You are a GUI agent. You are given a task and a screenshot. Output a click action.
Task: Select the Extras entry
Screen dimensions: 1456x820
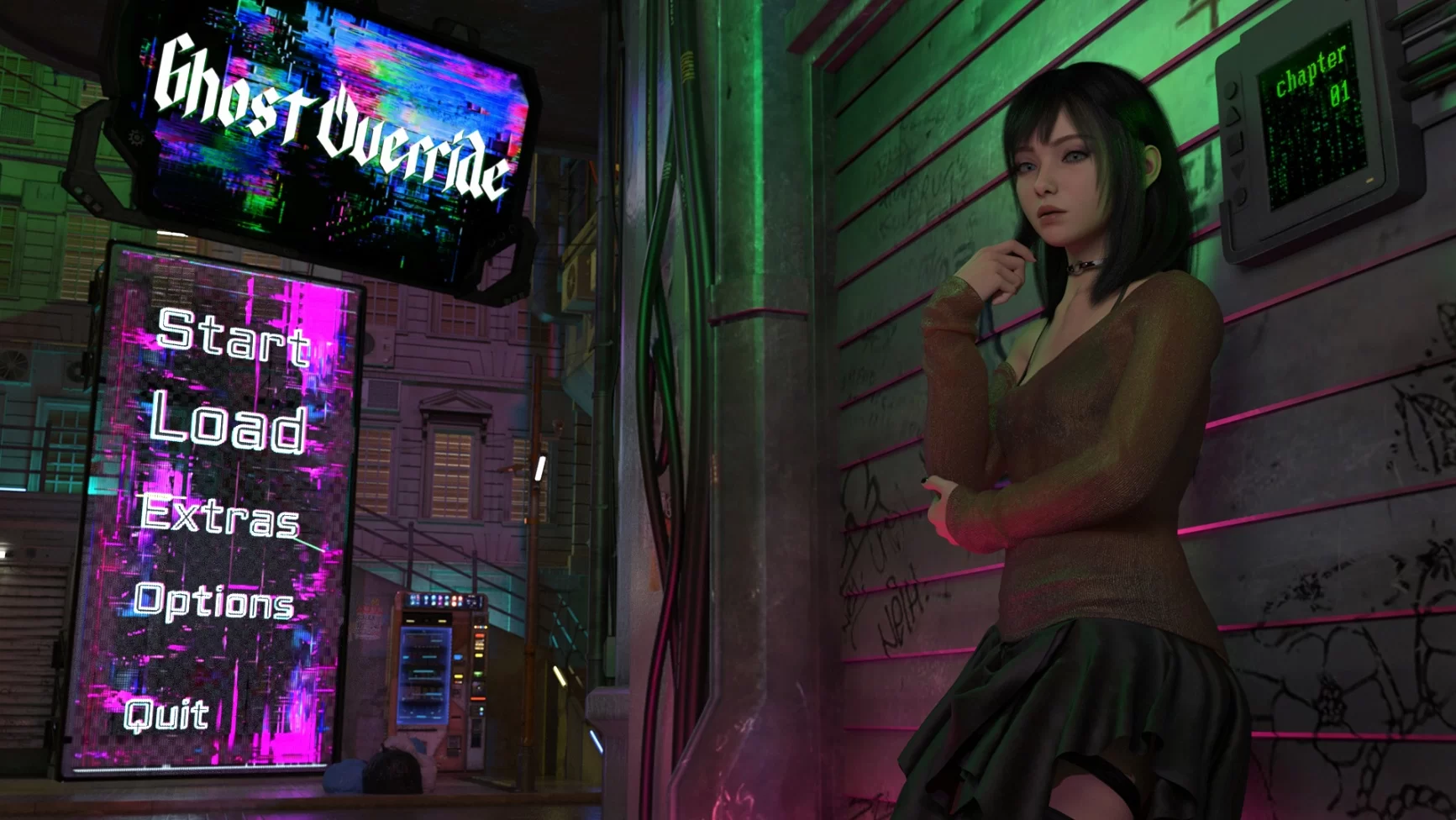pos(220,514)
